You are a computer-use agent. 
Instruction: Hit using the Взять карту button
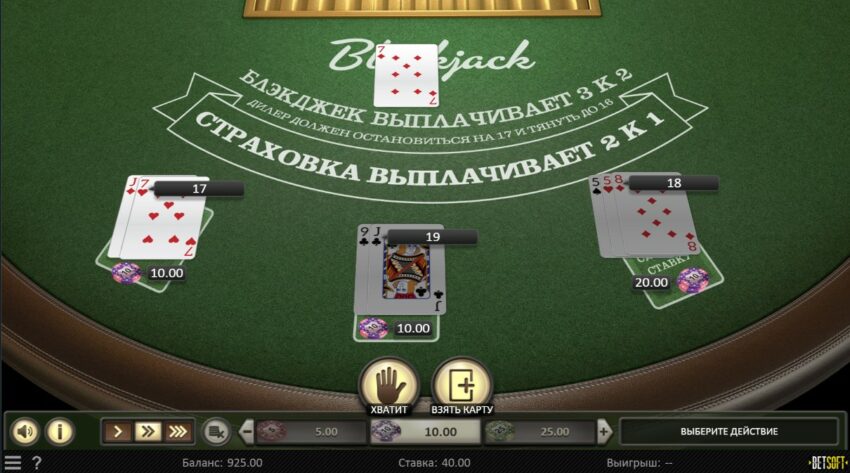[x=461, y=383]
